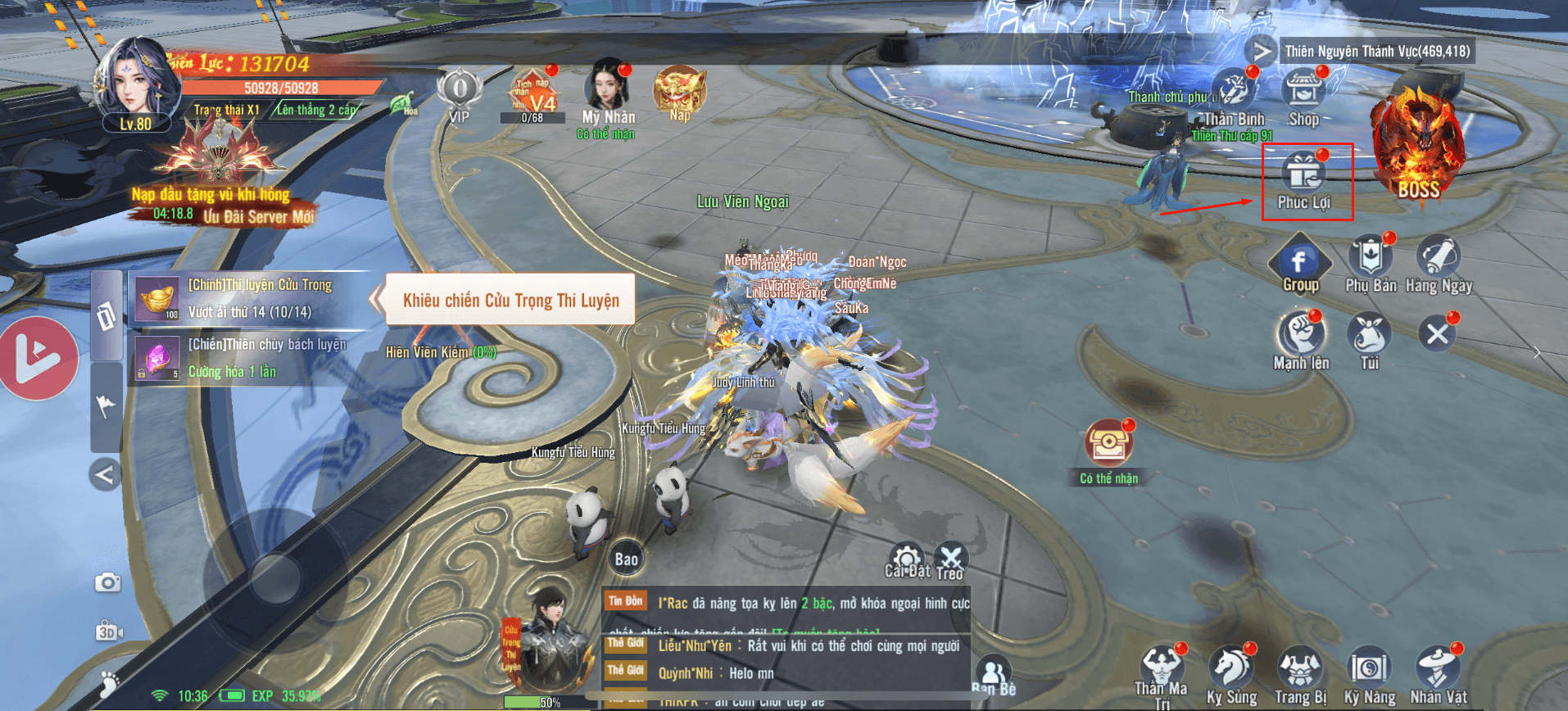
Task: Open the Nạp recharge icon
Action: click(x=679, y=90)
